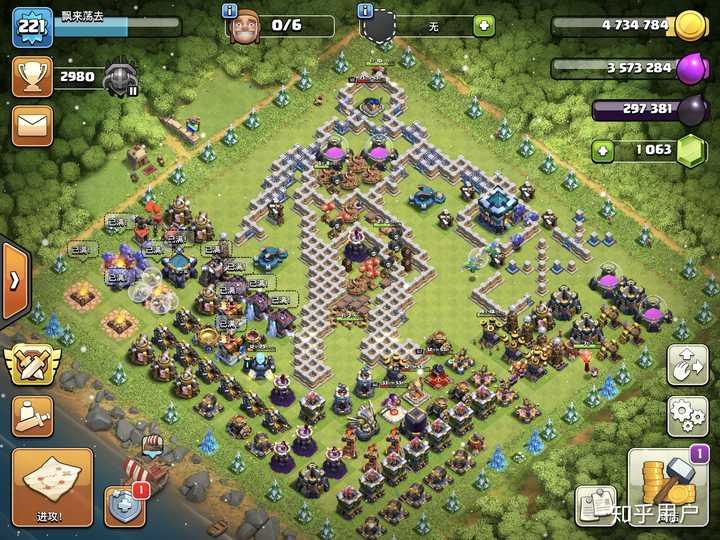Open the army overview sword button

coord(32,416)
